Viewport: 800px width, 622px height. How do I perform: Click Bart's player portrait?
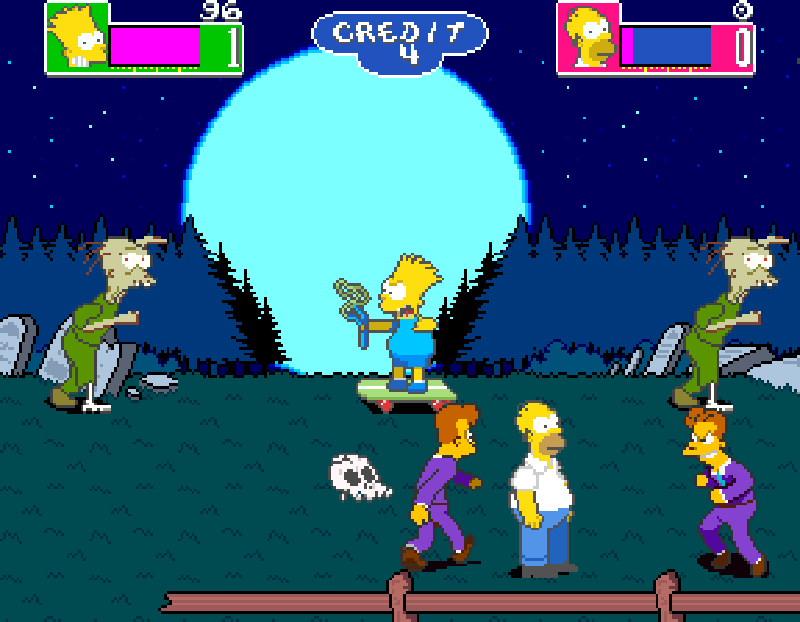click(x=77, y=38)
